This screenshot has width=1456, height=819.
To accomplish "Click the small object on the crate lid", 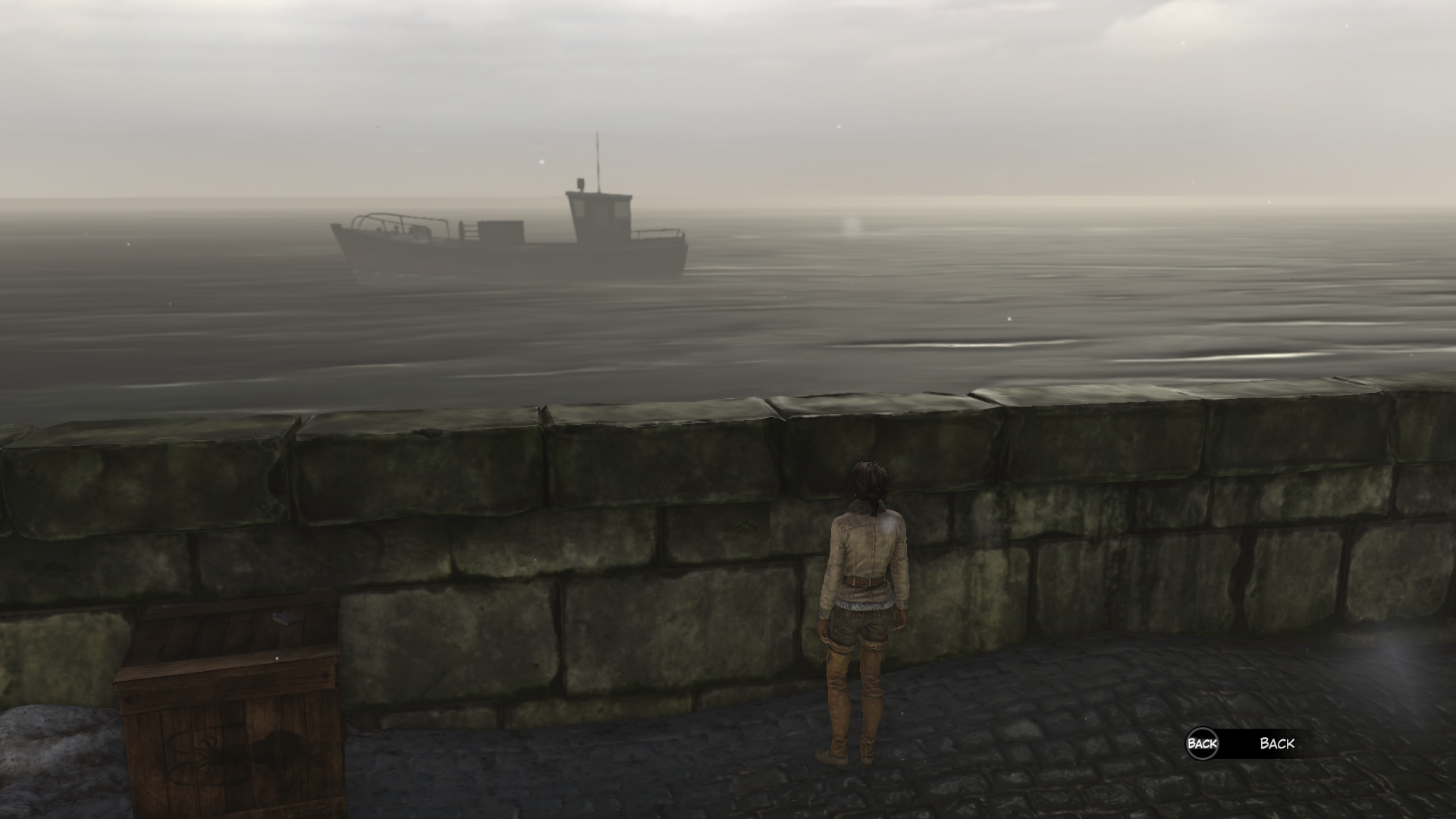I will pos(284,619).
